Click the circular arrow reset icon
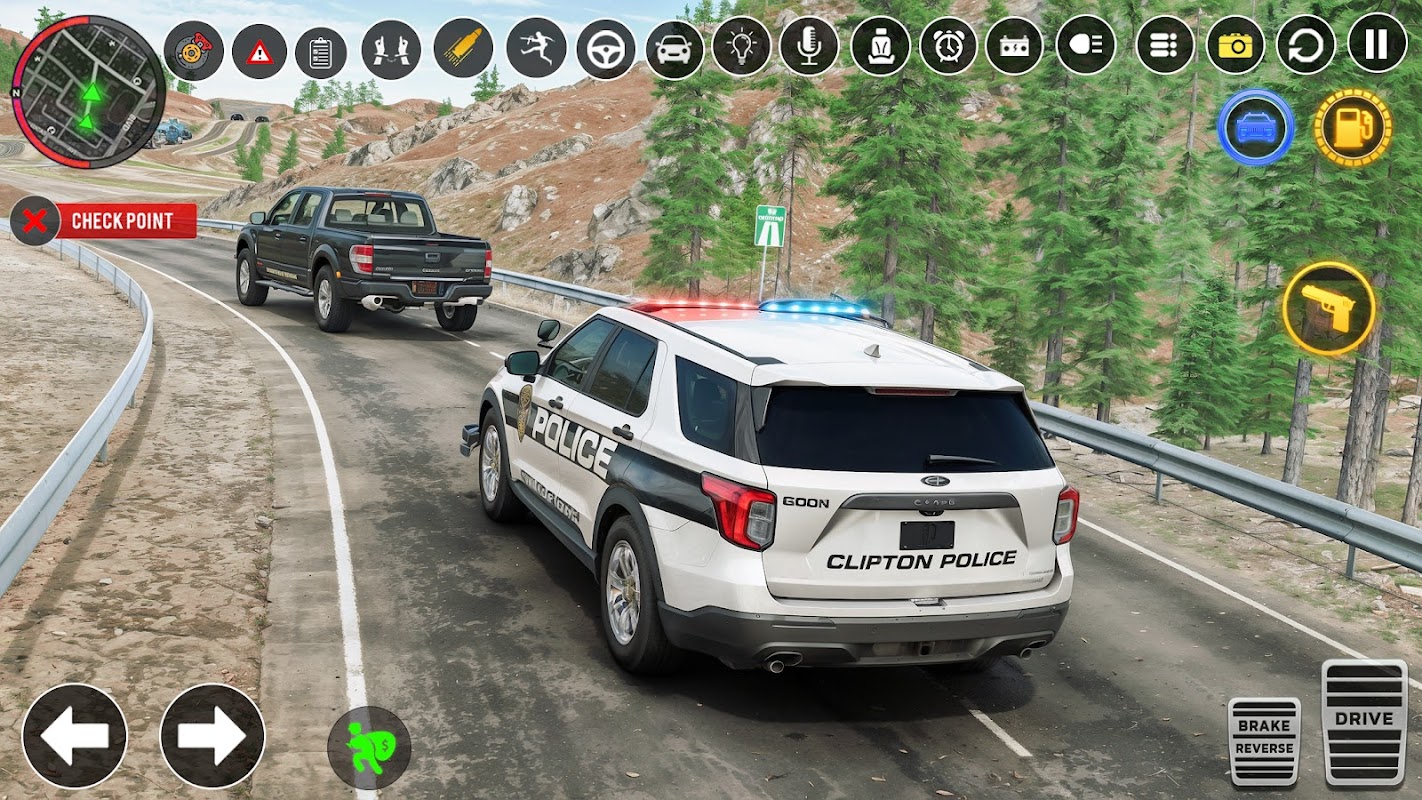1422x800 pixels. click(x=1305, y=44)
